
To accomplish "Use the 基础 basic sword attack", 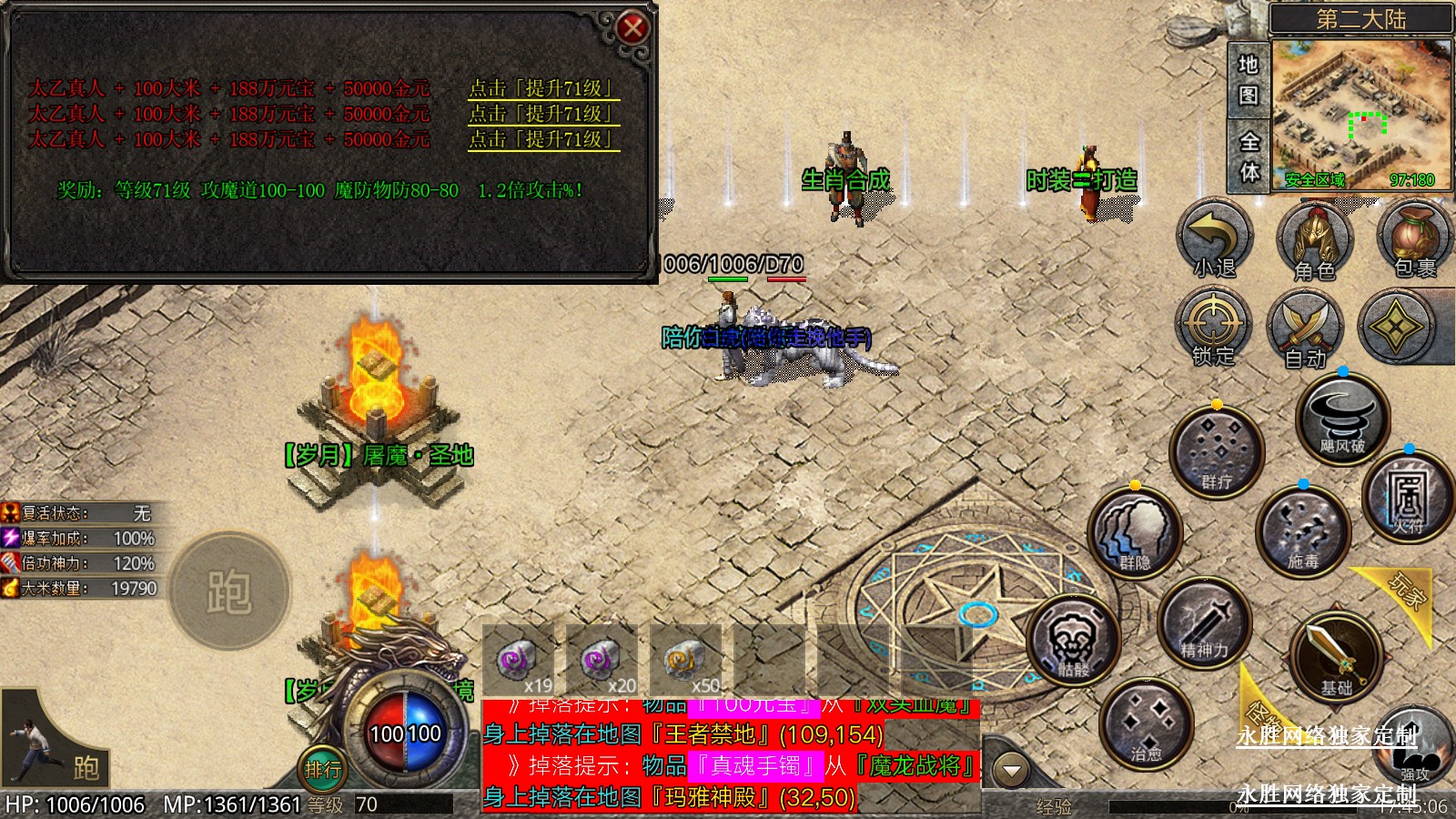I will [x=1336, y=656].
